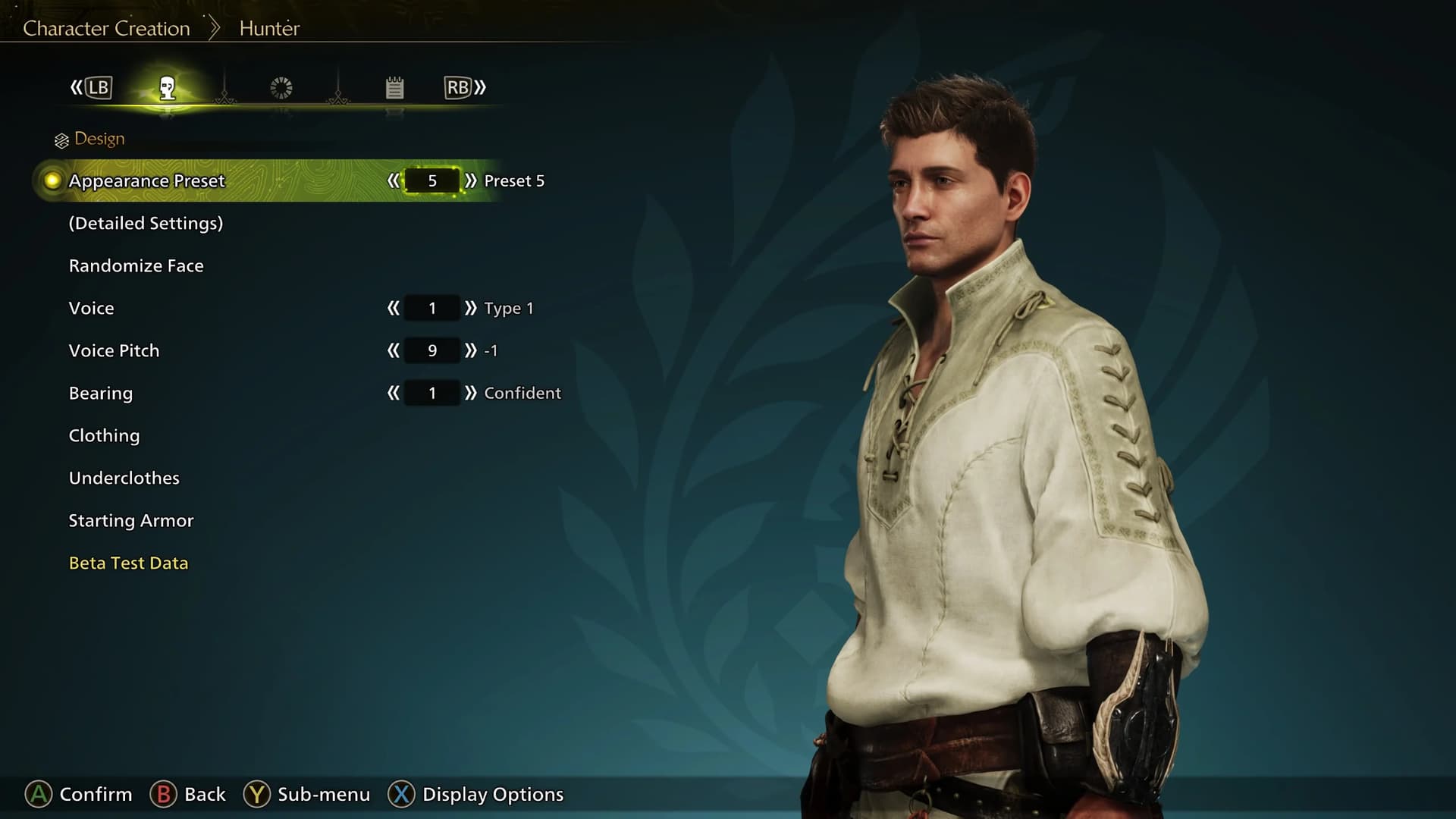Click the Y Sub-menu button icon

point(257,795)
